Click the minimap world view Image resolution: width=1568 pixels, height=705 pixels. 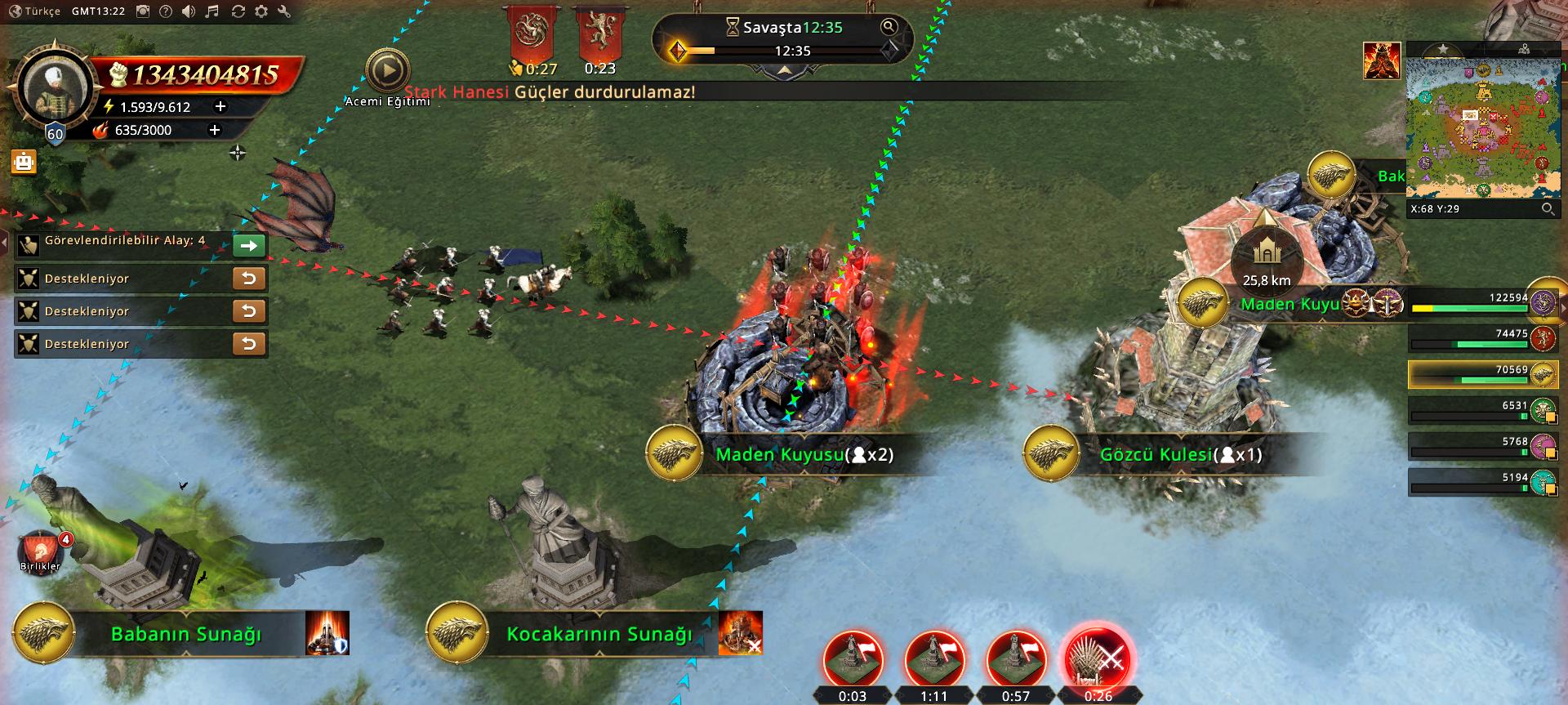coord(1482,128)
